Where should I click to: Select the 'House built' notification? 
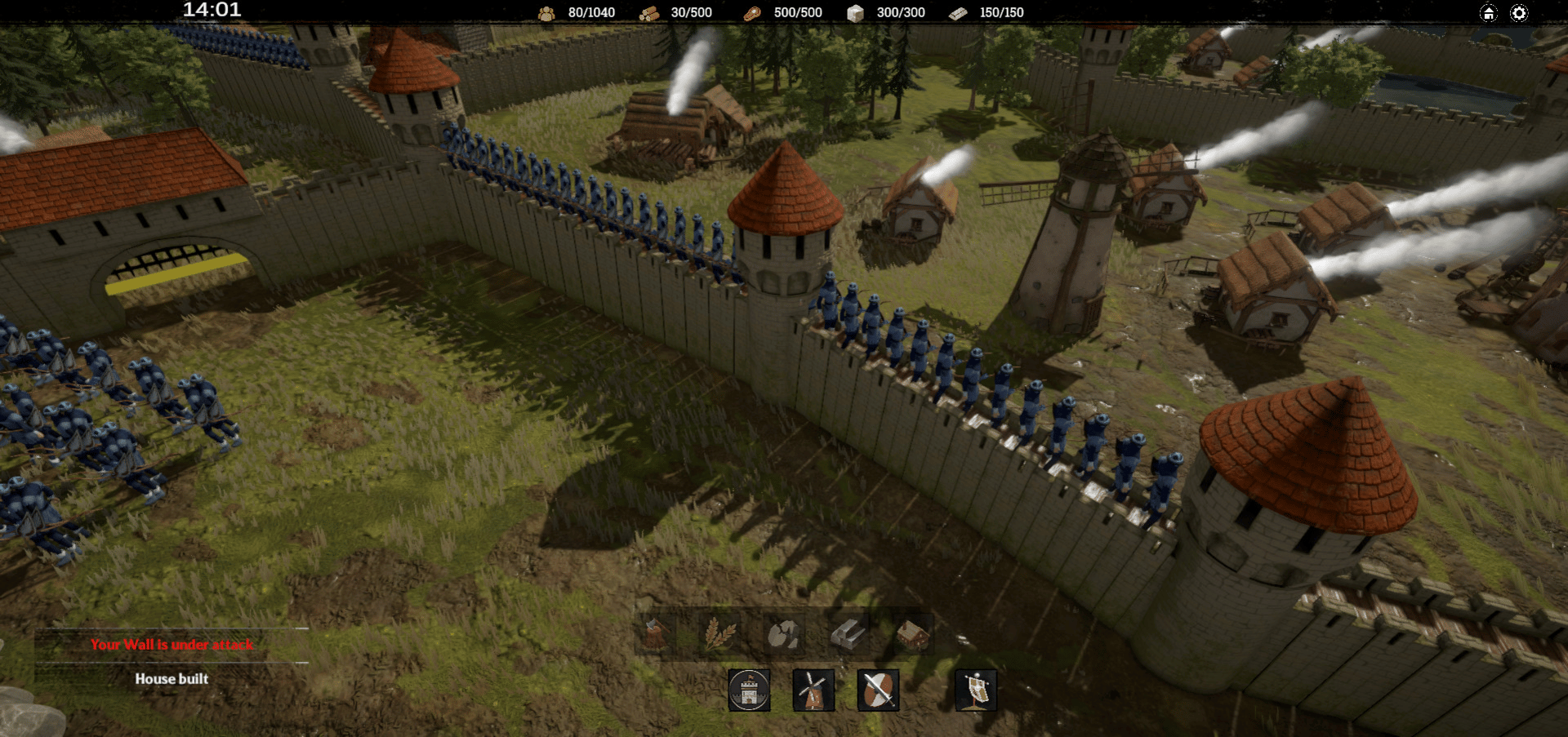click(171, 679)
